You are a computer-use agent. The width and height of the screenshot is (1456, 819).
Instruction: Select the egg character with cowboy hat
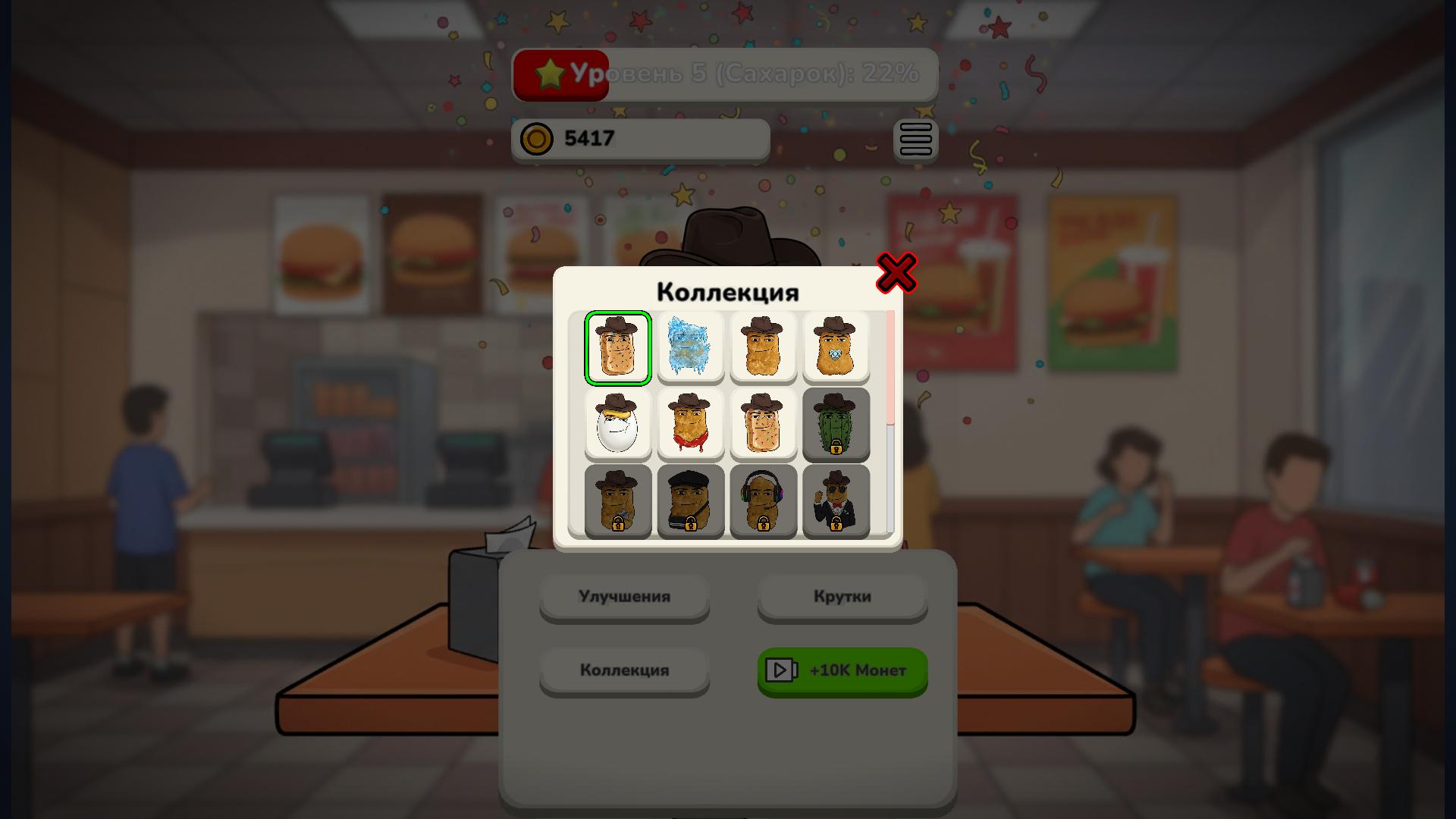pos(618,425)
